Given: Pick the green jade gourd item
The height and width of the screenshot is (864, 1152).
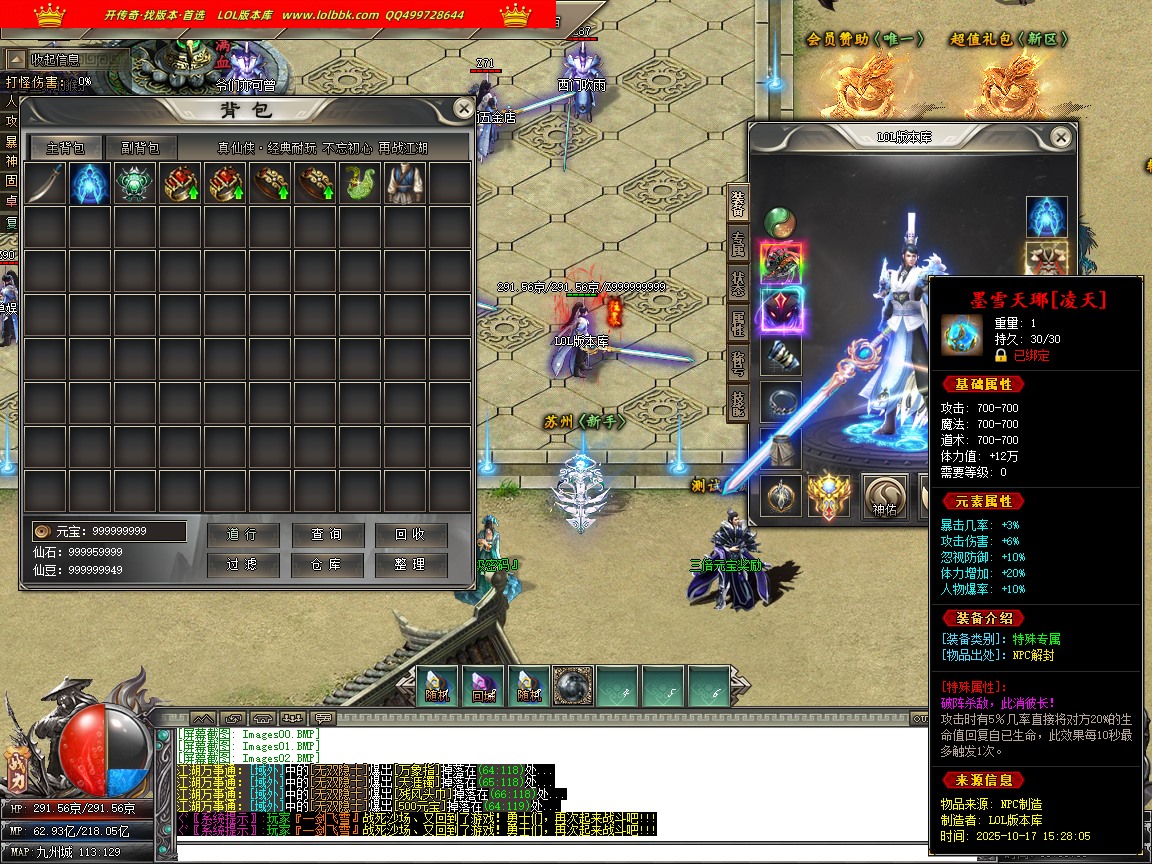Looking at the screenshot, I should (359, 184).
